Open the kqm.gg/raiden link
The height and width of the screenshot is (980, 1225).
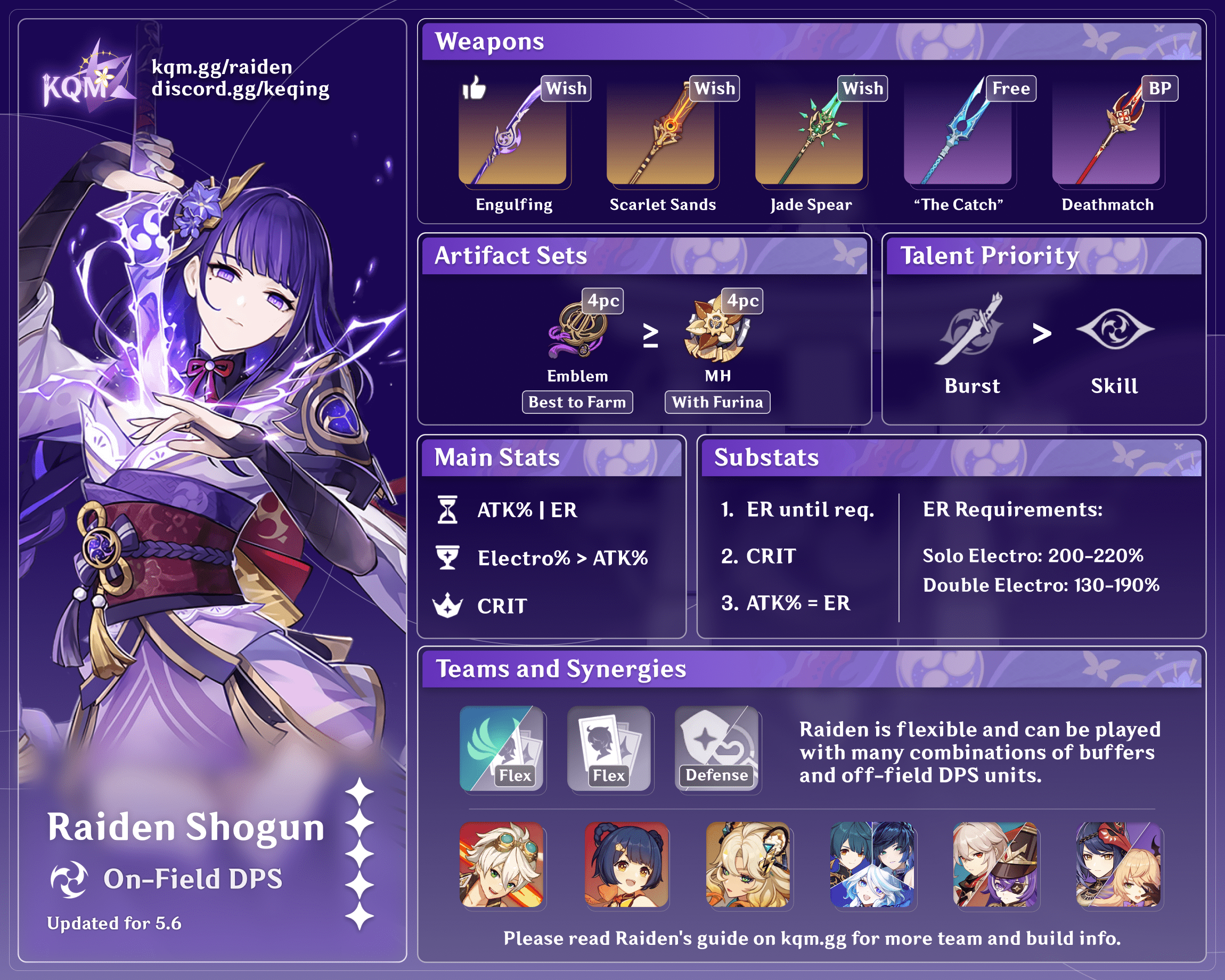coord(222,67)
